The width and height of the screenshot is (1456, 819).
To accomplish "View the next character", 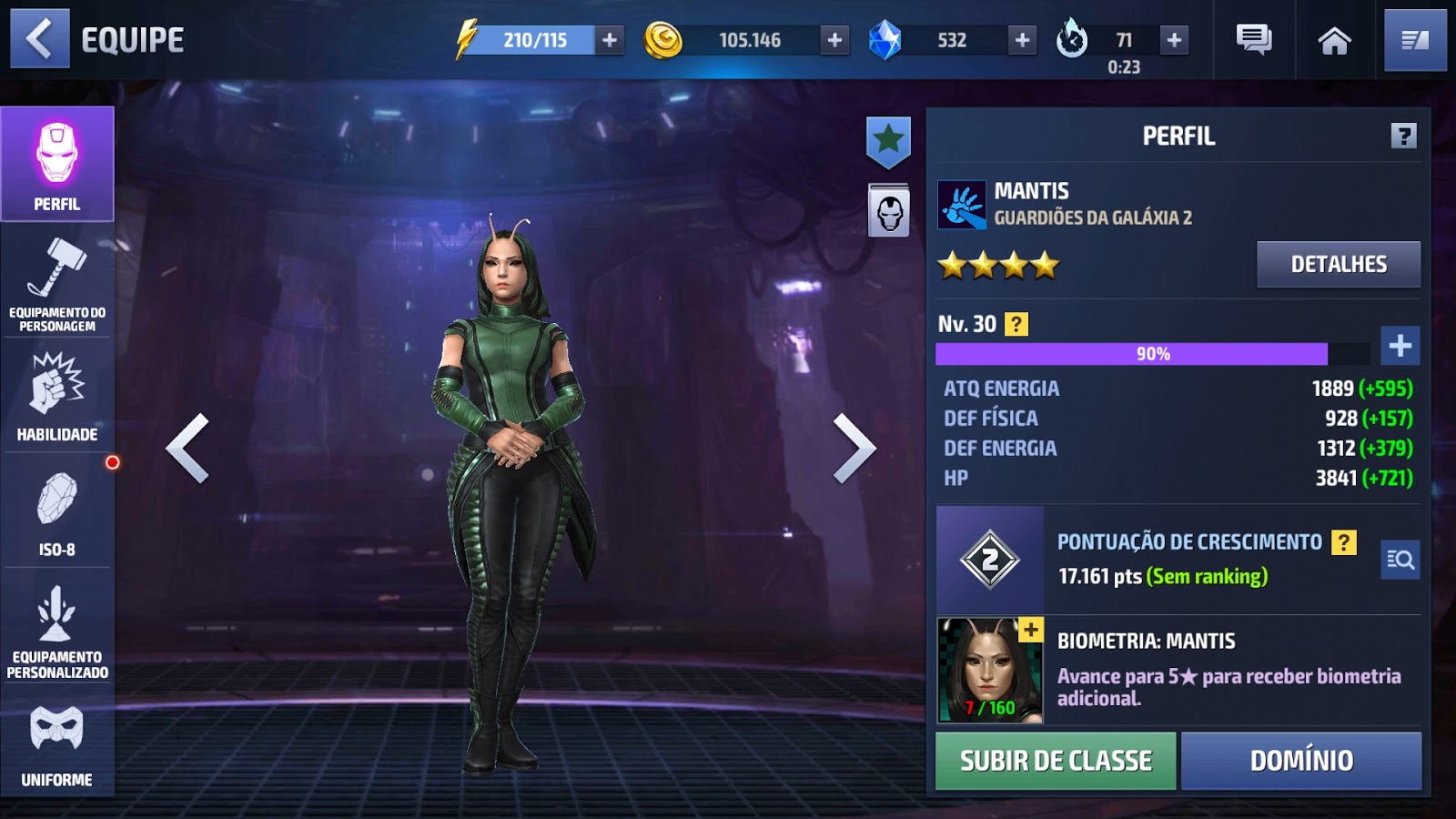I will coord(854,448).
